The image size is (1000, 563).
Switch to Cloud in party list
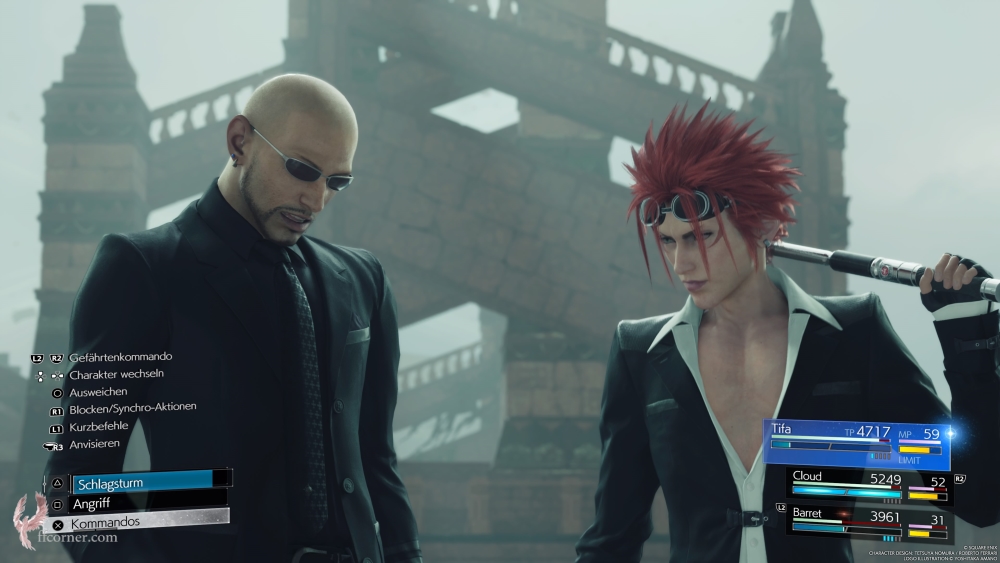868,484
